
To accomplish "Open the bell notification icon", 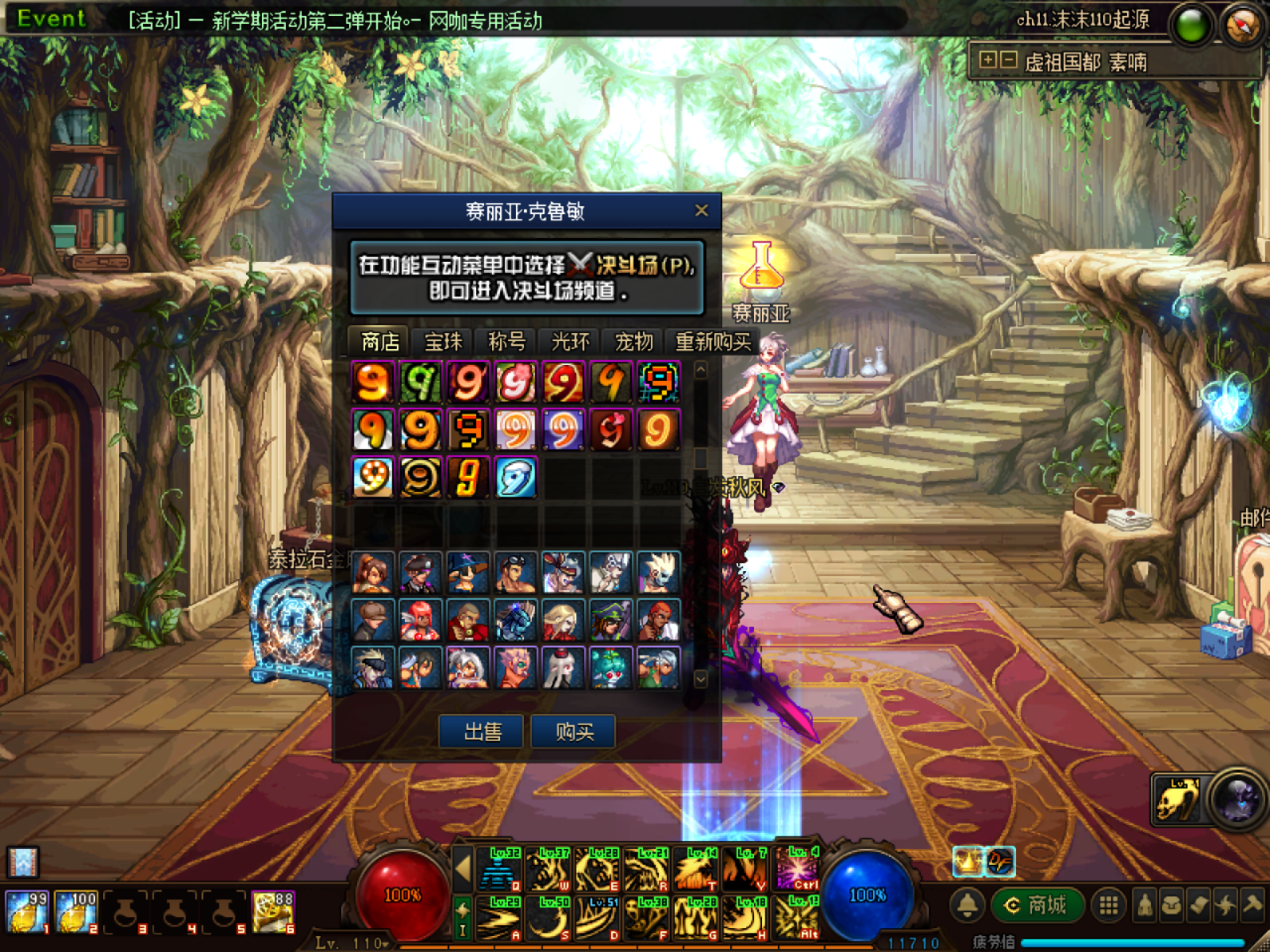I will (967, 905).
